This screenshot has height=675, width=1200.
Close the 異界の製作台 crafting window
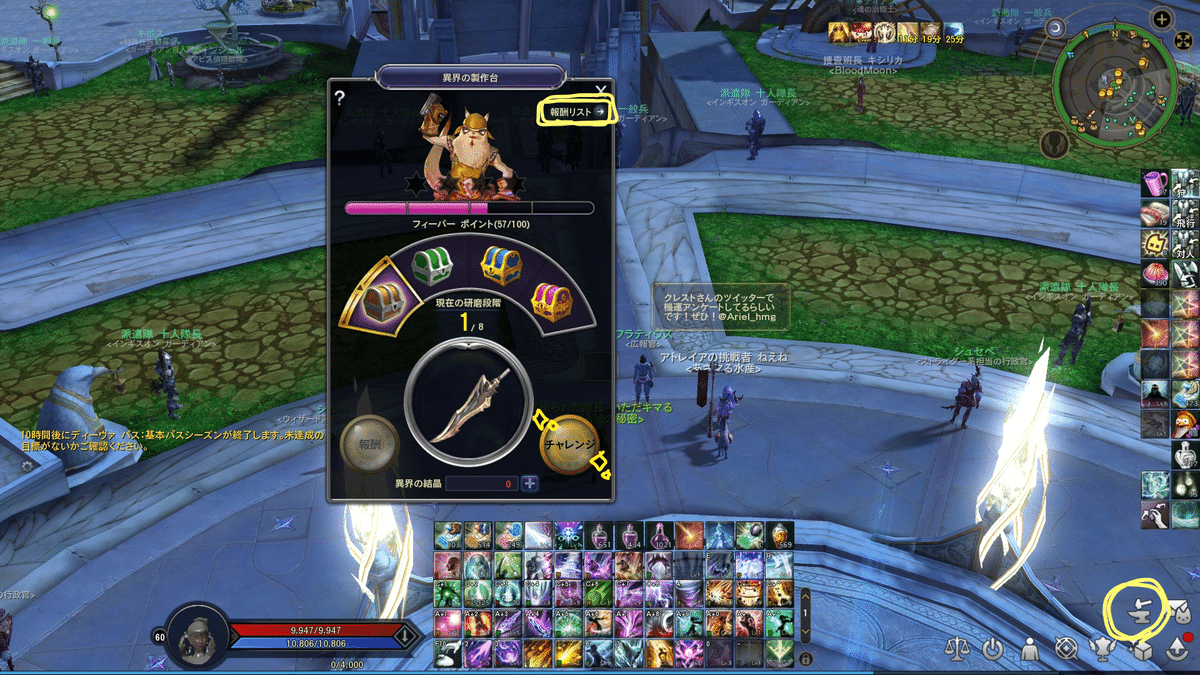600,91
